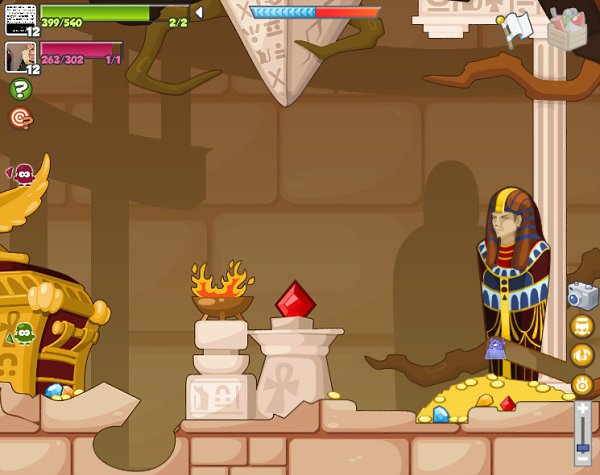The width and height of the screenshot is (600, 475).
Task: Collapse the team panel with the white arrow
Action: tap(198, 13)
